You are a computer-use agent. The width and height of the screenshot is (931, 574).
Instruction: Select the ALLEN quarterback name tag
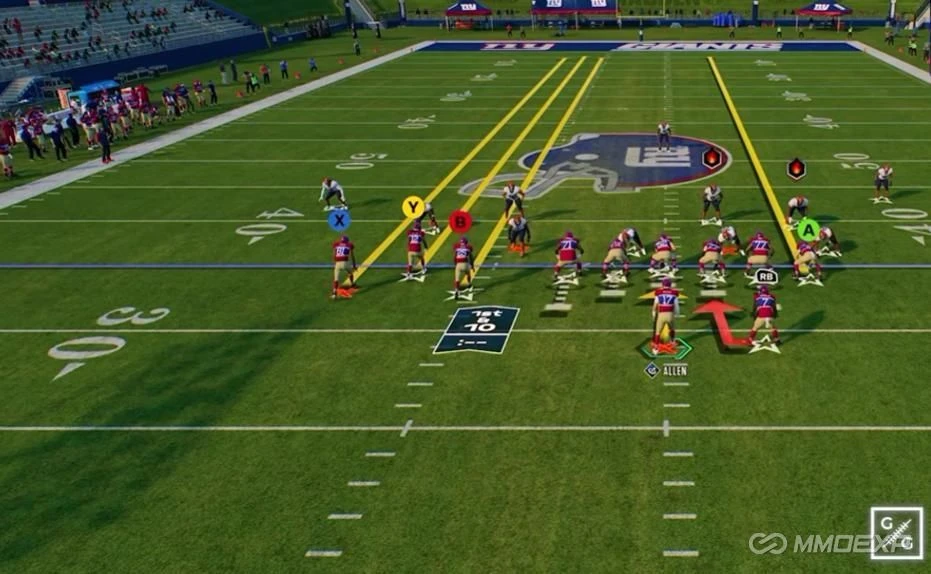(667, 370)
